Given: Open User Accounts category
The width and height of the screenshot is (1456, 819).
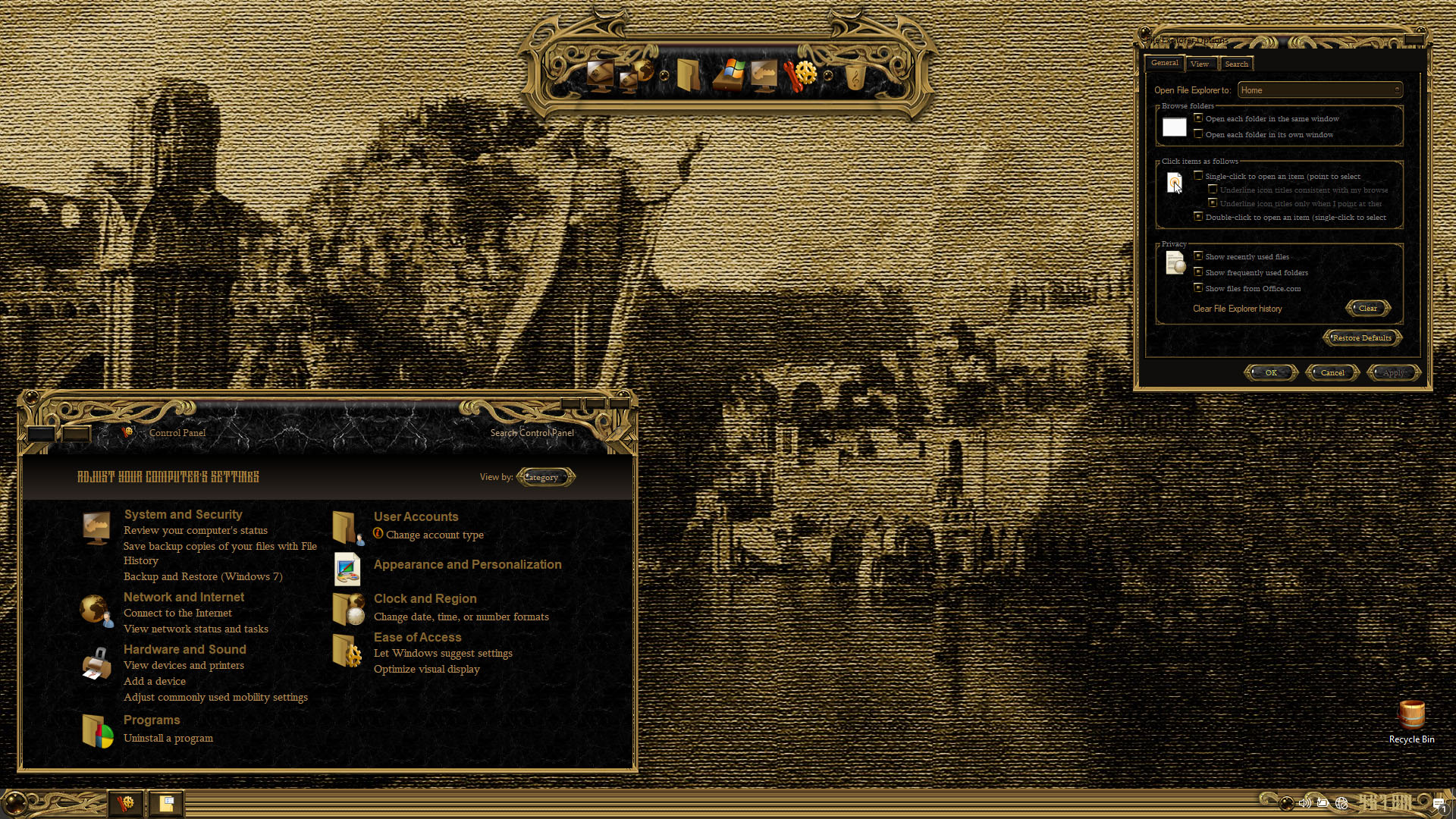Looking at the screenshot, I should 416,516.
